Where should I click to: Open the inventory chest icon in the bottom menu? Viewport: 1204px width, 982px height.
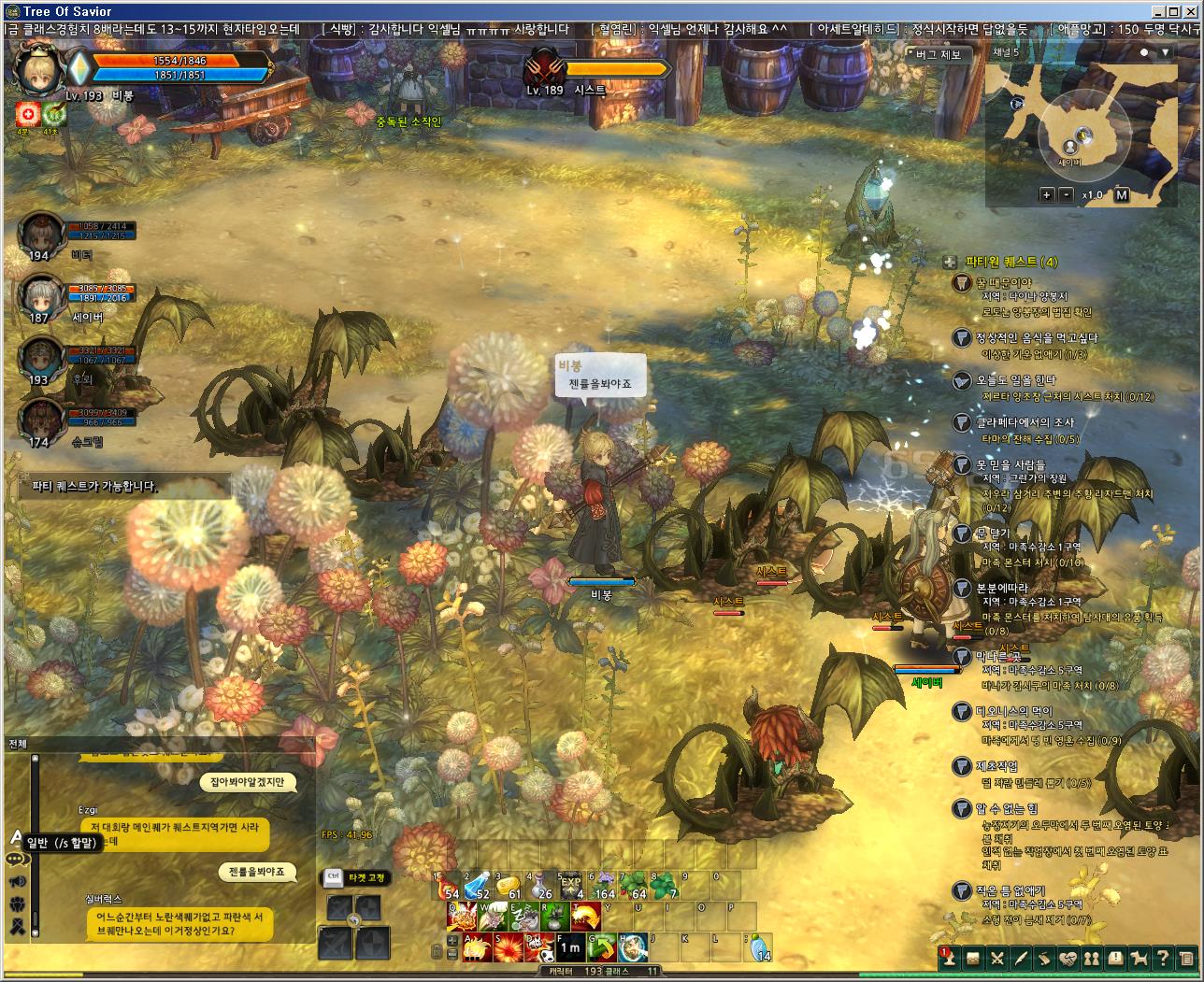tap(972, 958)
